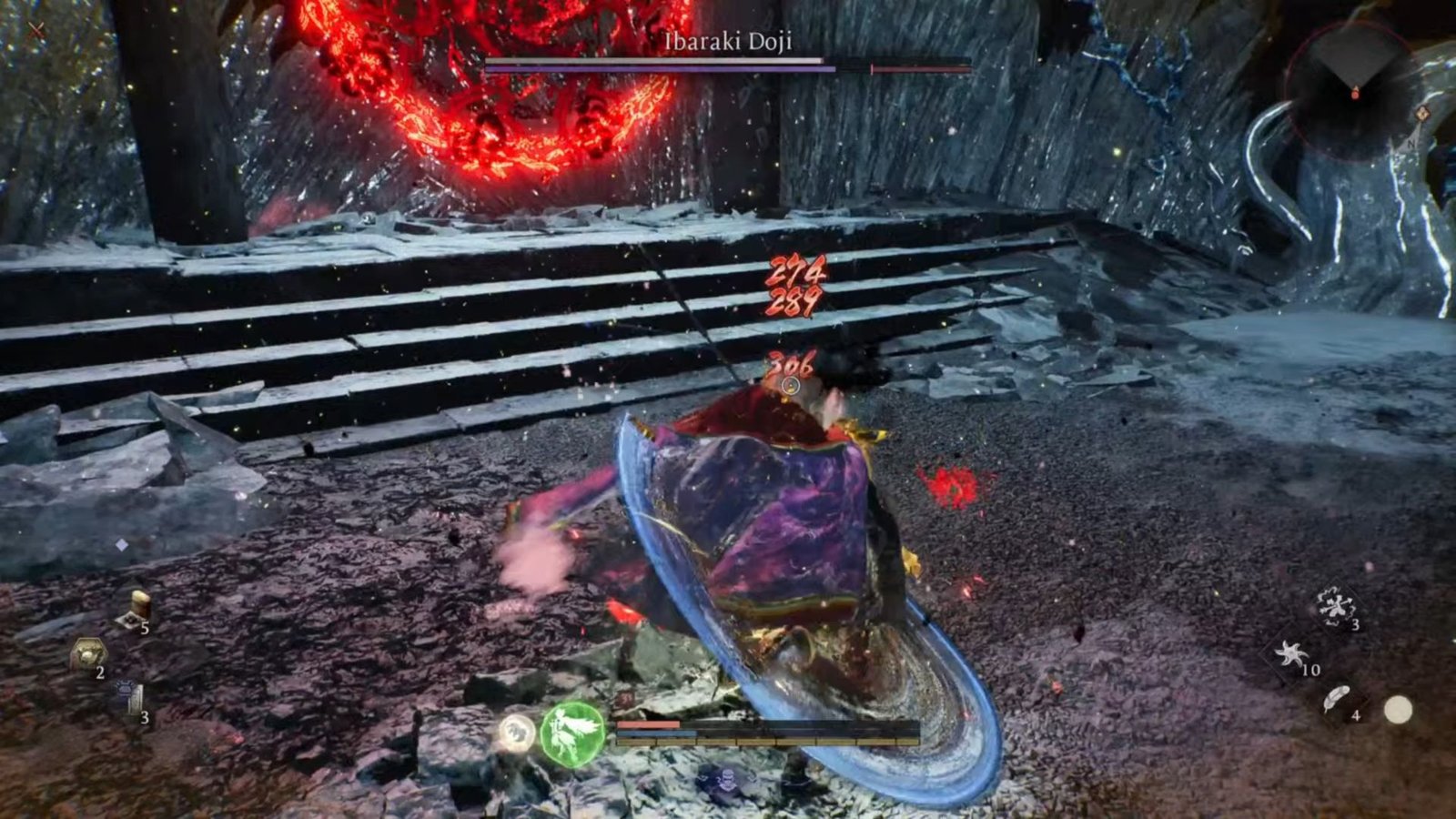Screen dimensions: 1456x819
Task: Open the minimap in the top-right corner
Action: (x=1356, y=91)
